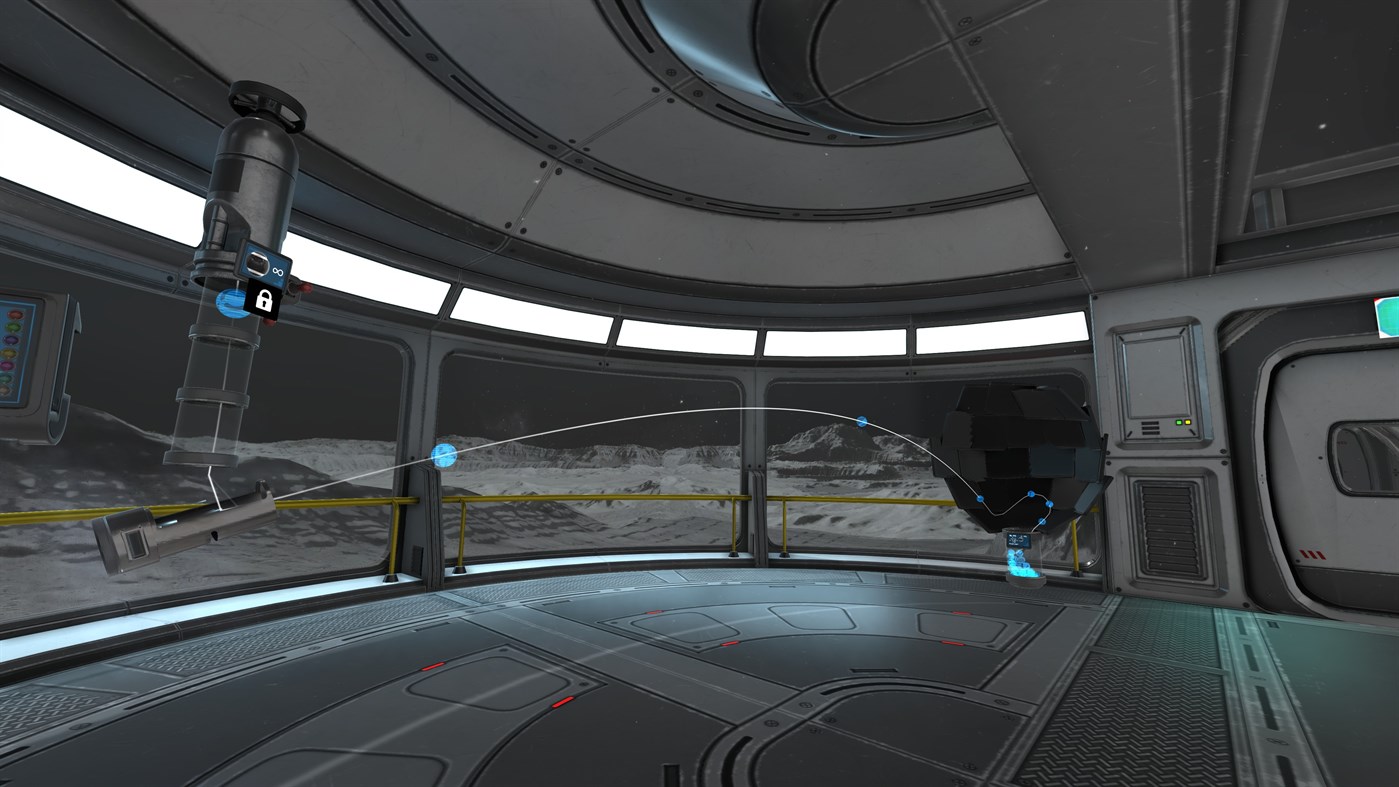Screen dimensions: 1399x787
Task: Pick the green ball icon on the left panel
Action: click(x=13, y=326)
